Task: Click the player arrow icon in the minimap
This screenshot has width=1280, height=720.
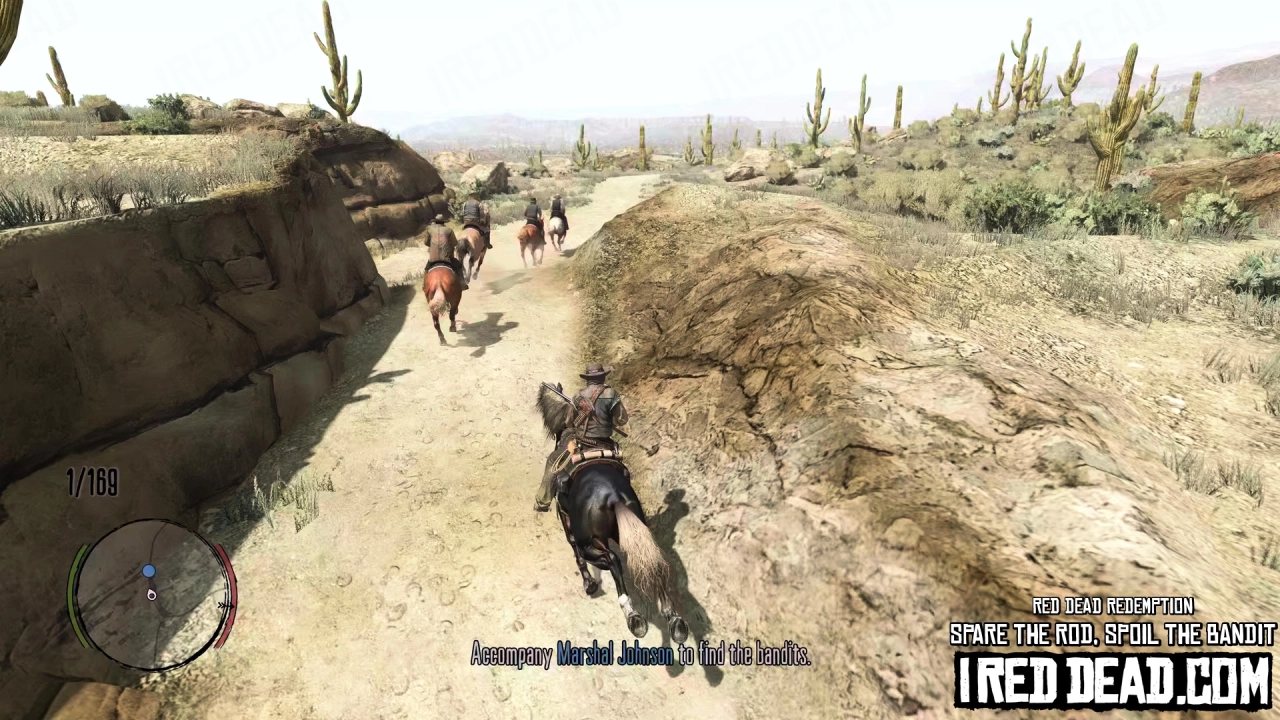Action: pyautogui.click(x=151, y=594)
